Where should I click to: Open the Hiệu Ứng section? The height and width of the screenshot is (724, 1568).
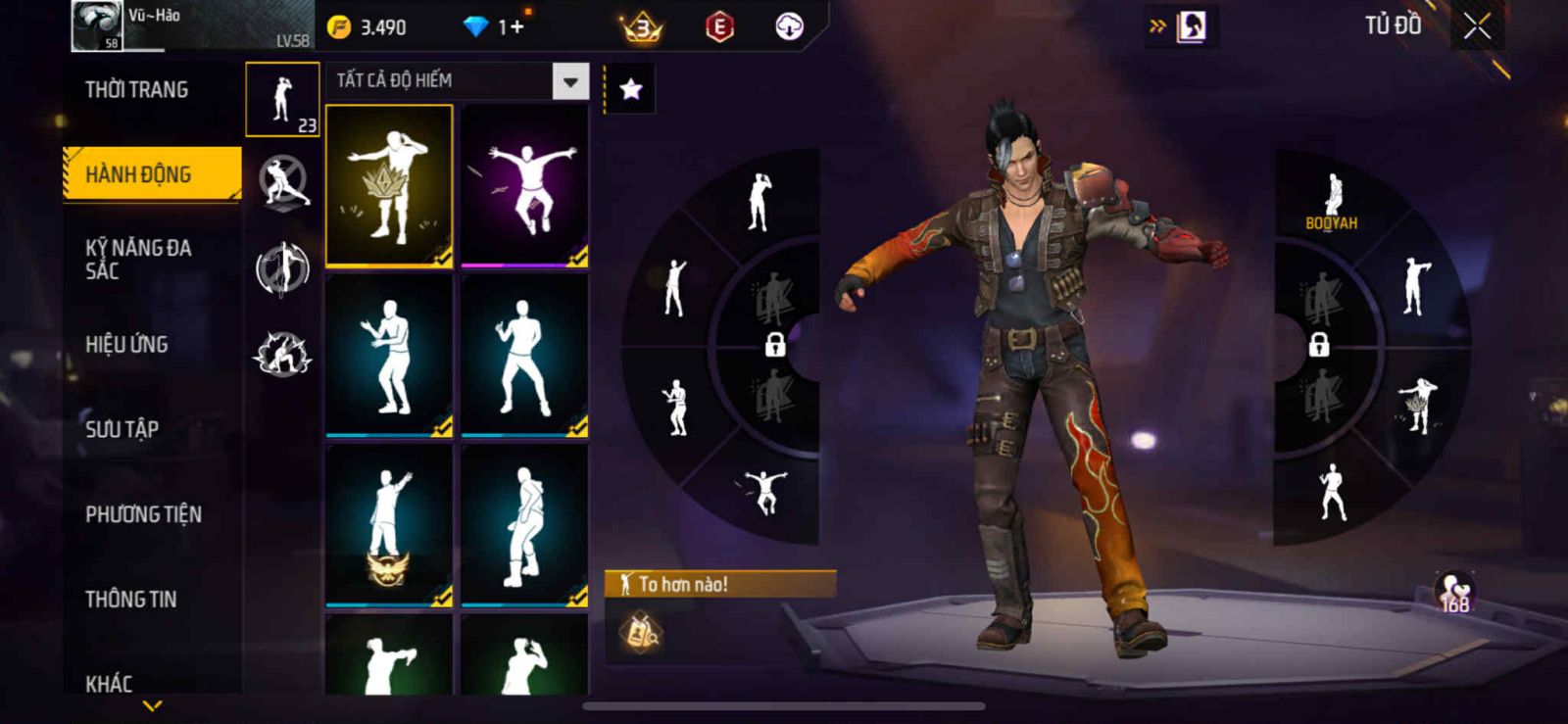pos(126,344)
